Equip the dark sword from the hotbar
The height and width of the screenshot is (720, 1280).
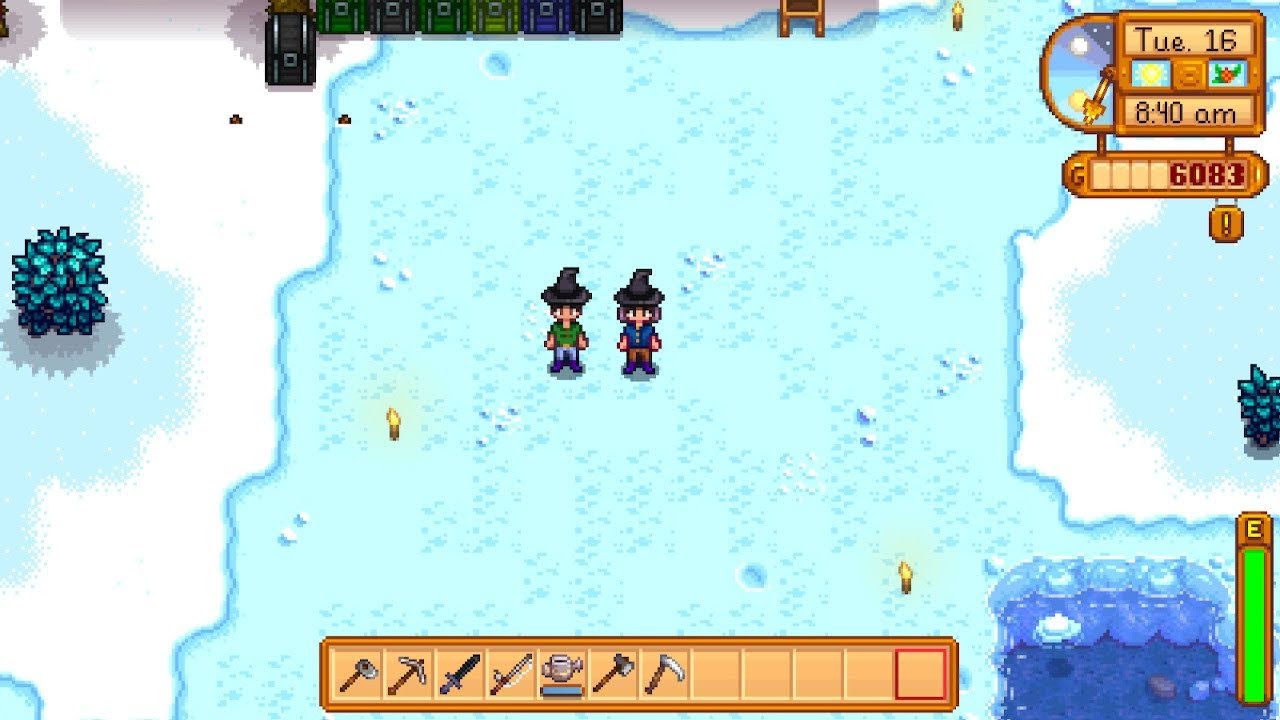[x=460, y=675]
